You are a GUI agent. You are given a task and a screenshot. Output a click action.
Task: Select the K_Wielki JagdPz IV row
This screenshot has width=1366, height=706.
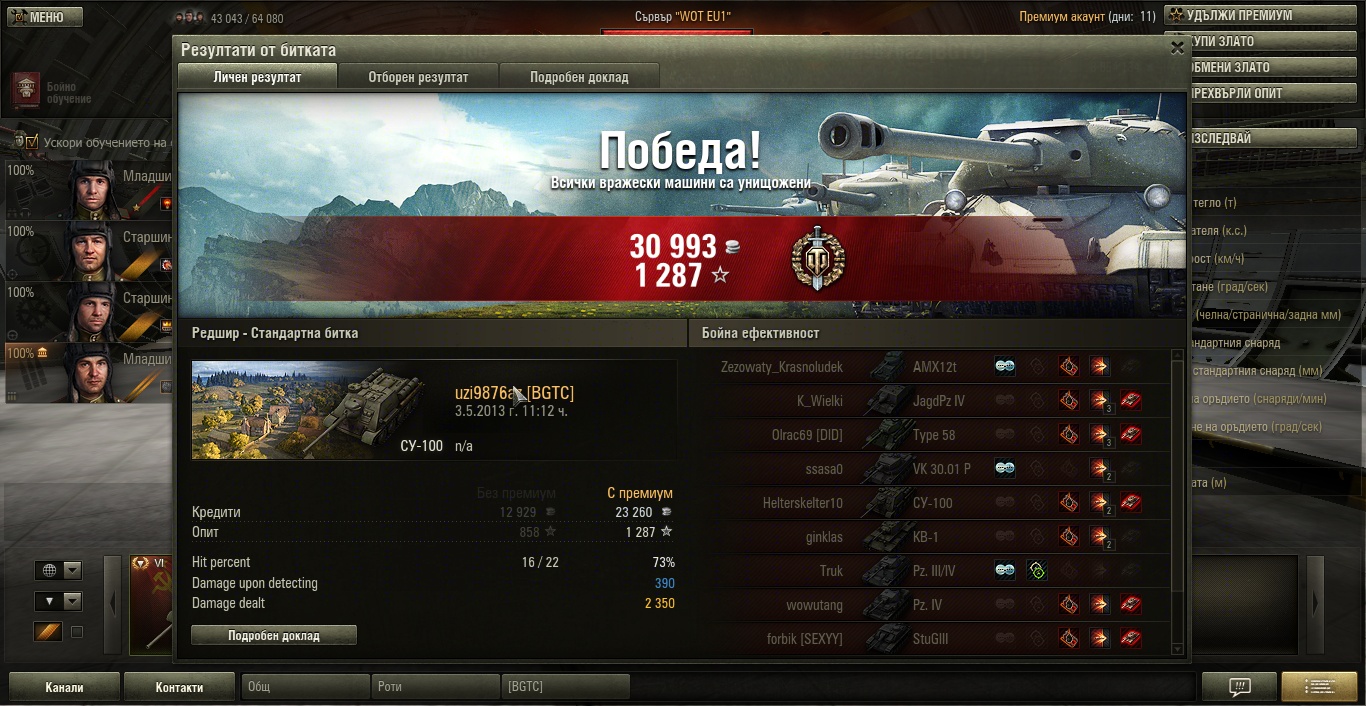coord(930,401)
